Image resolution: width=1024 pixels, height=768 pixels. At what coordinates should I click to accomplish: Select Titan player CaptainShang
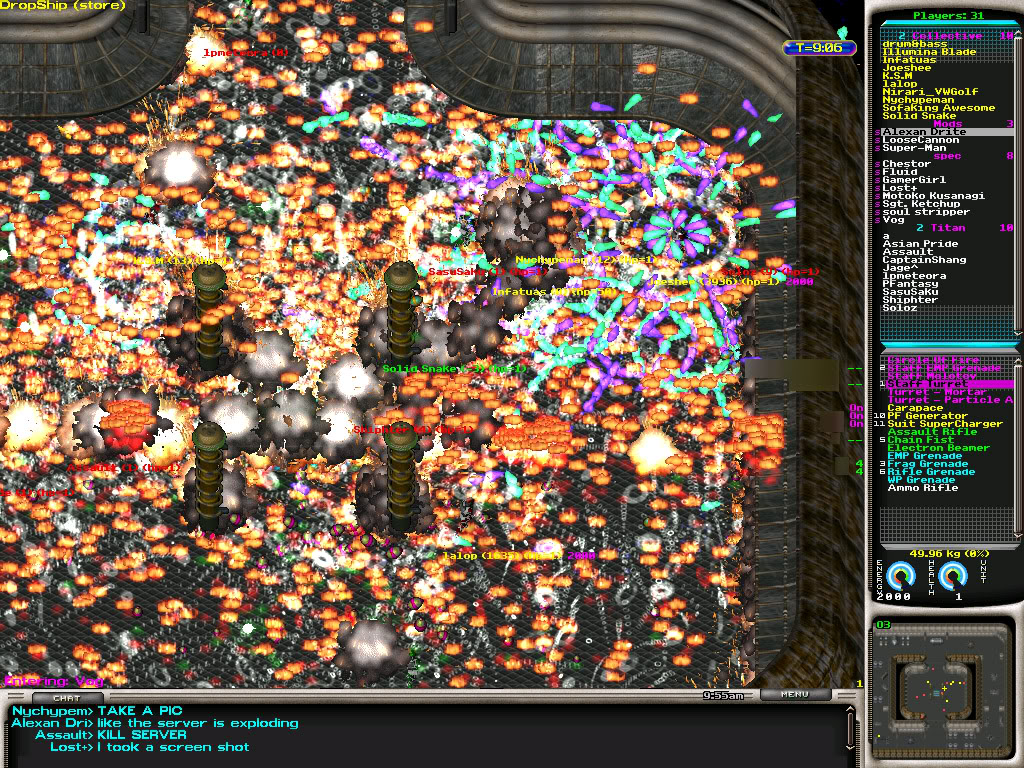point(924,260)
